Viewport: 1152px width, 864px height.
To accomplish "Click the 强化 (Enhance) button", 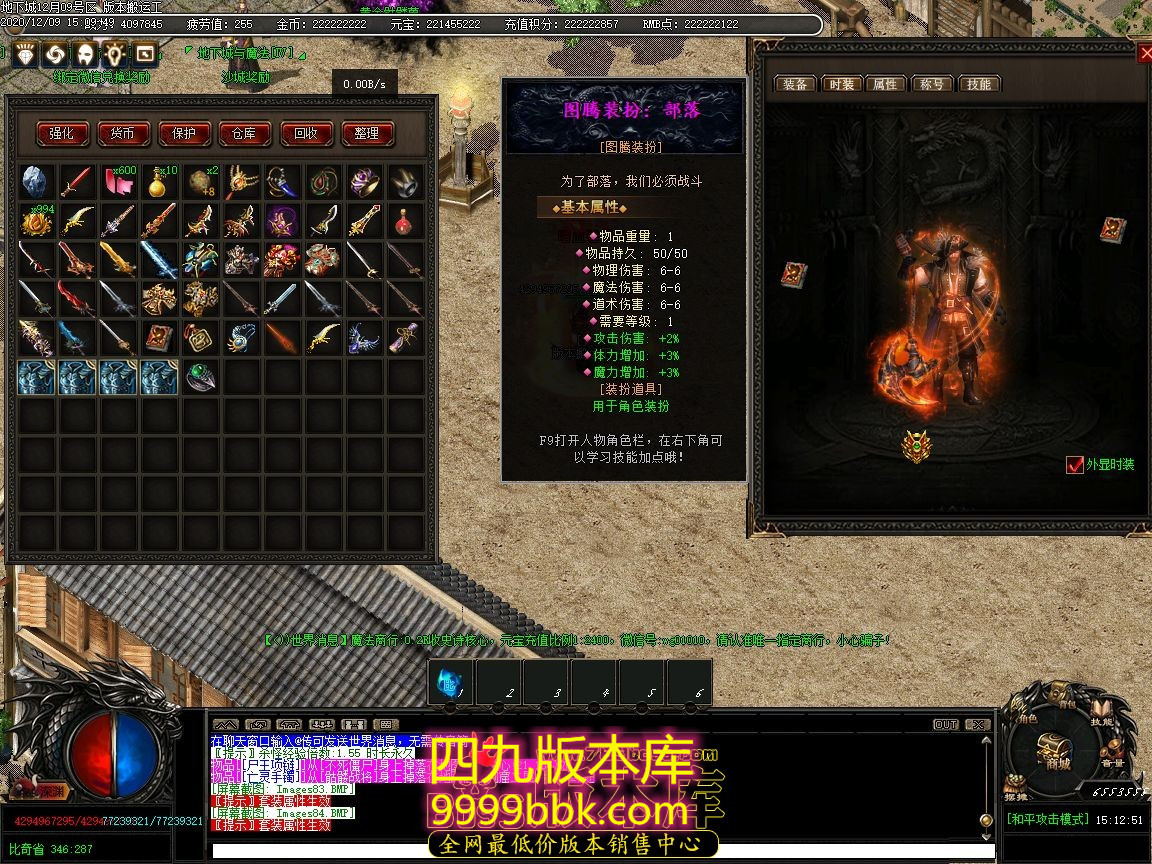I will [x=63, y=133].
